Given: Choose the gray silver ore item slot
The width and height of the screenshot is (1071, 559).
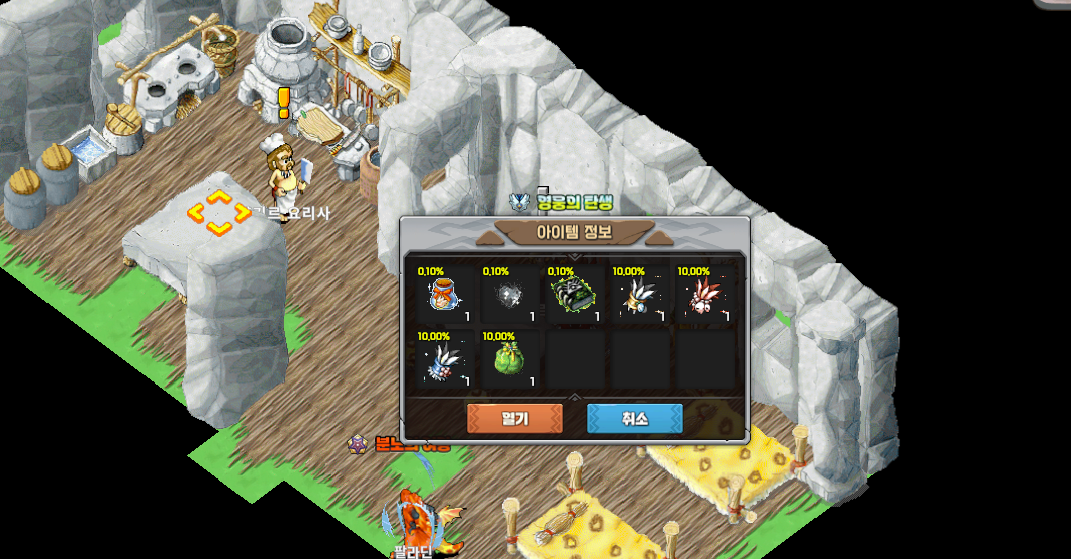Looking at the screenshot, I should click(509, 296).
